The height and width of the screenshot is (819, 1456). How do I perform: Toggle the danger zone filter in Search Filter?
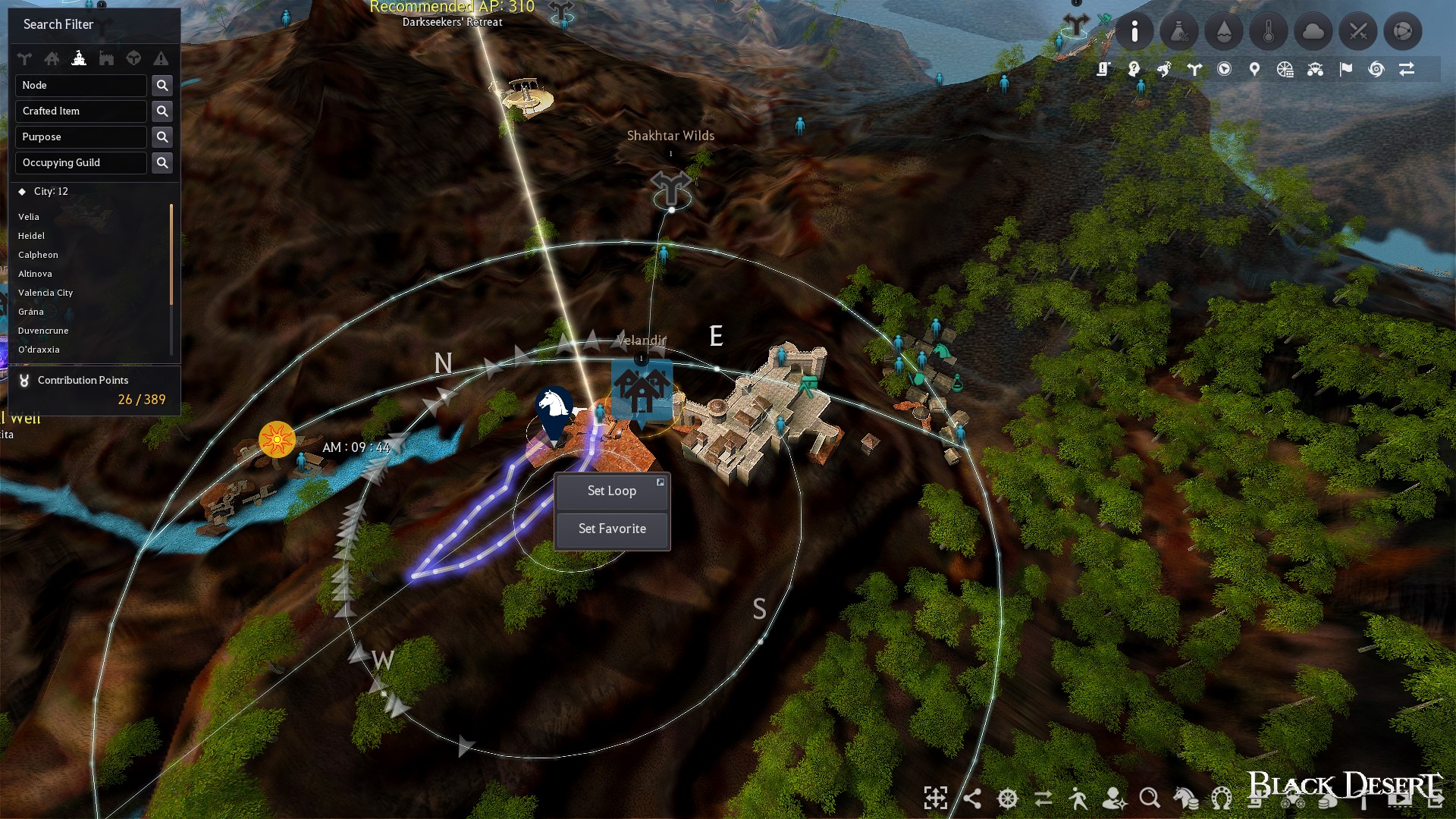(161, 58)
